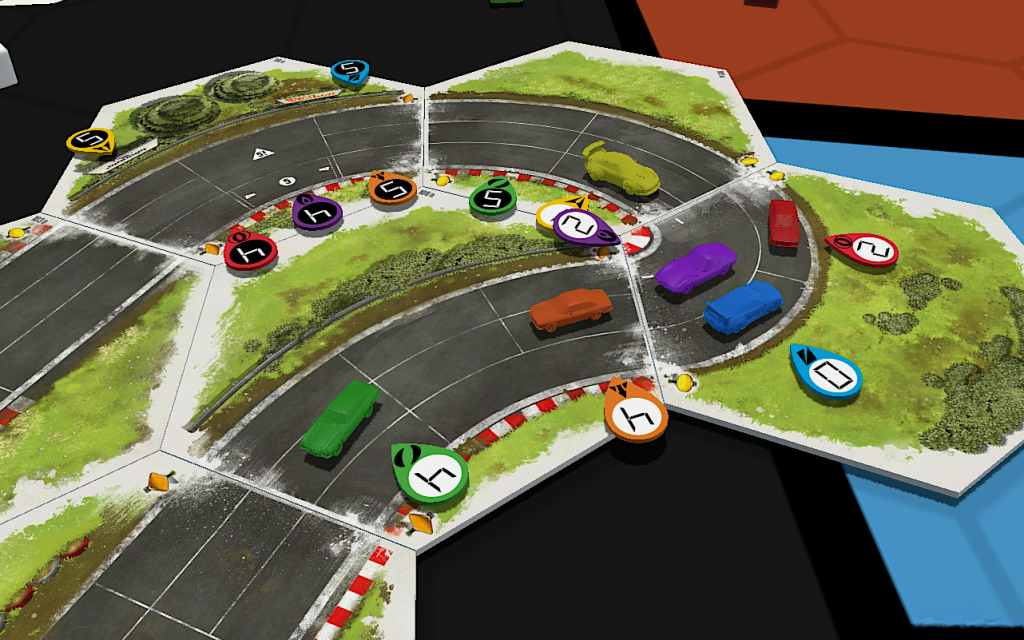Screen dimensions: 1024x640
Task: Pick the purple car piece
Action: coord(696,268)
